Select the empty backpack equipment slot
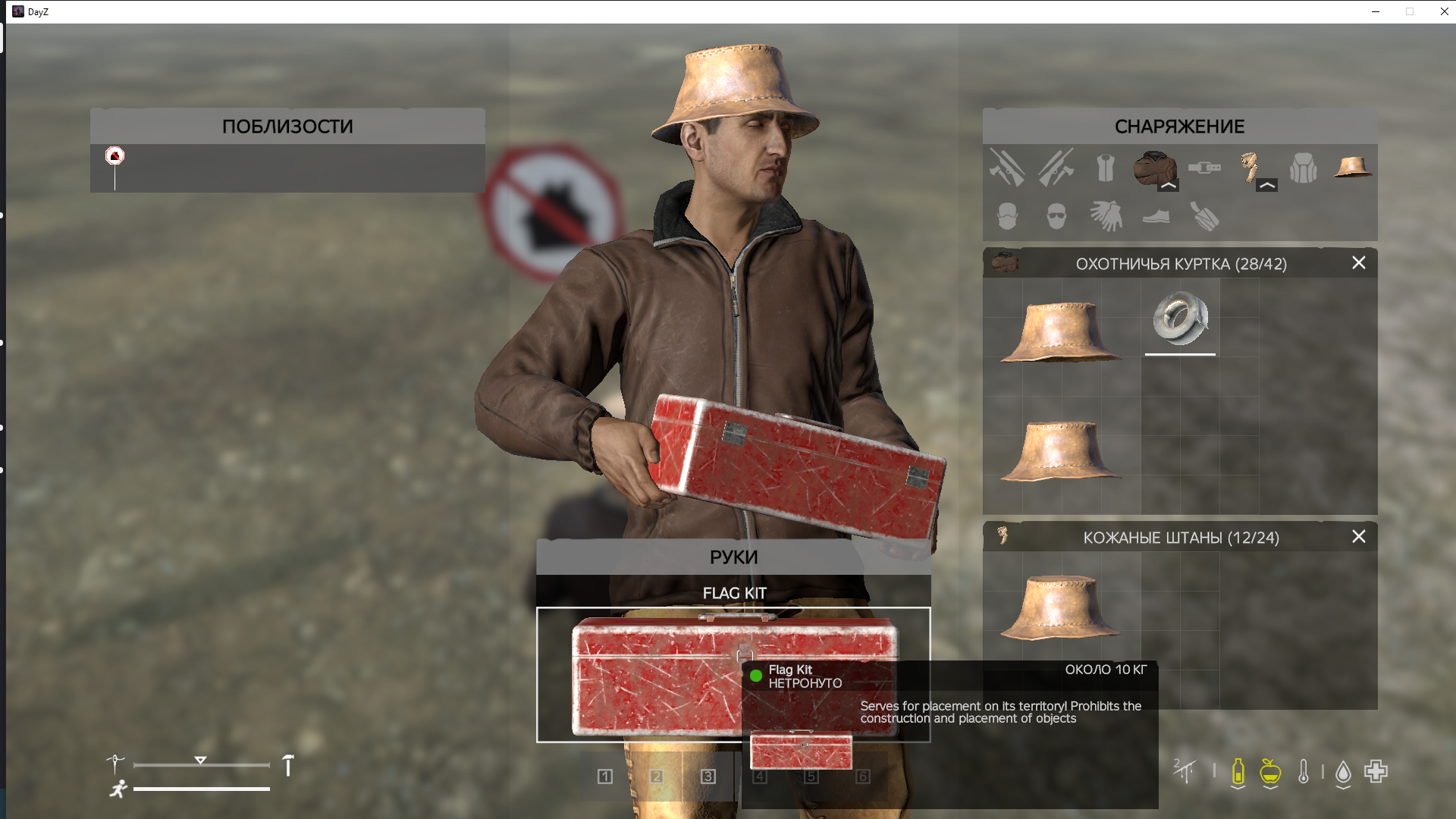The width and height of the screenshot is (1456, 819). 1303,168
